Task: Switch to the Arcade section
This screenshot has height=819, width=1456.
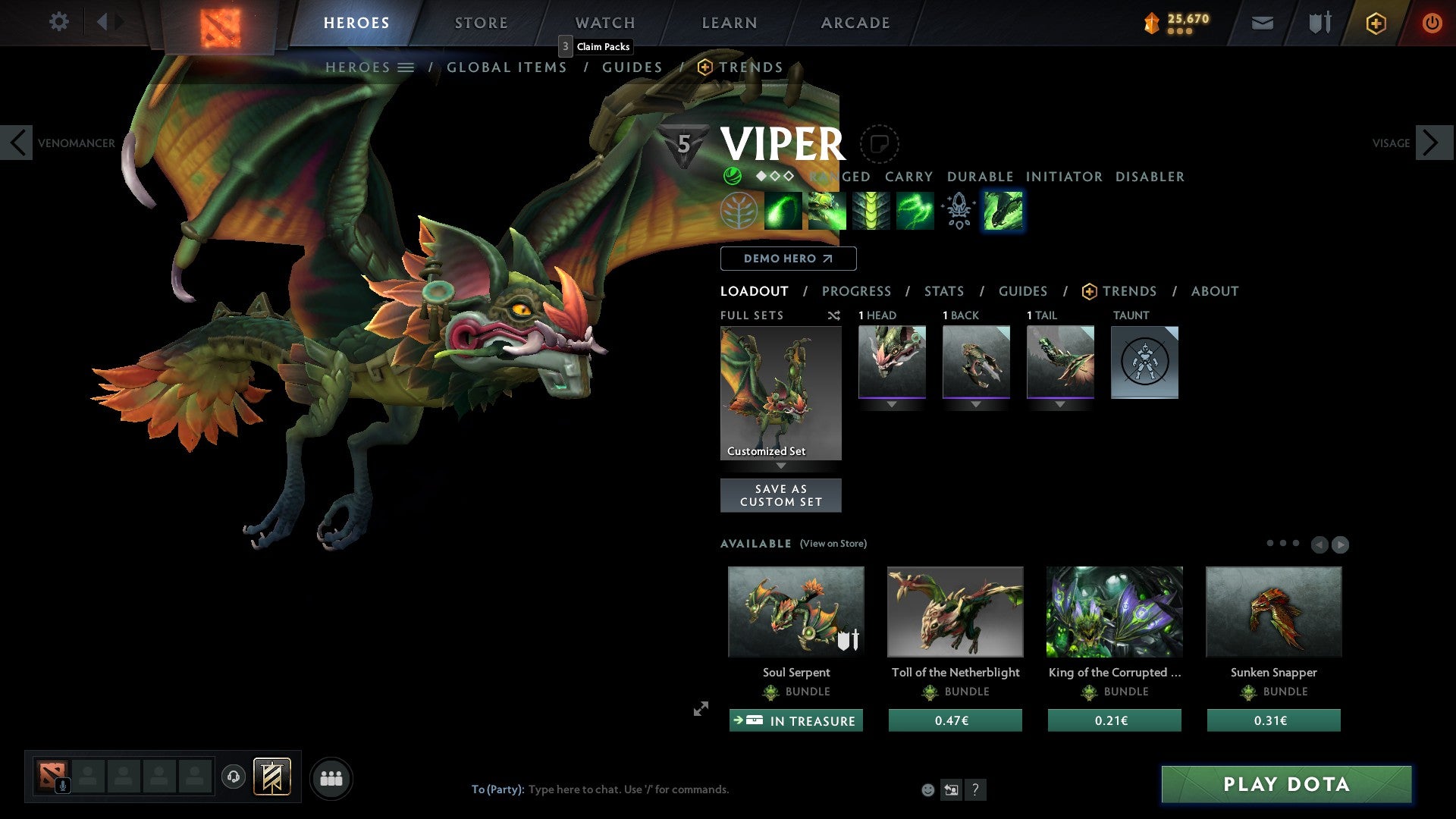Action: 855,23
